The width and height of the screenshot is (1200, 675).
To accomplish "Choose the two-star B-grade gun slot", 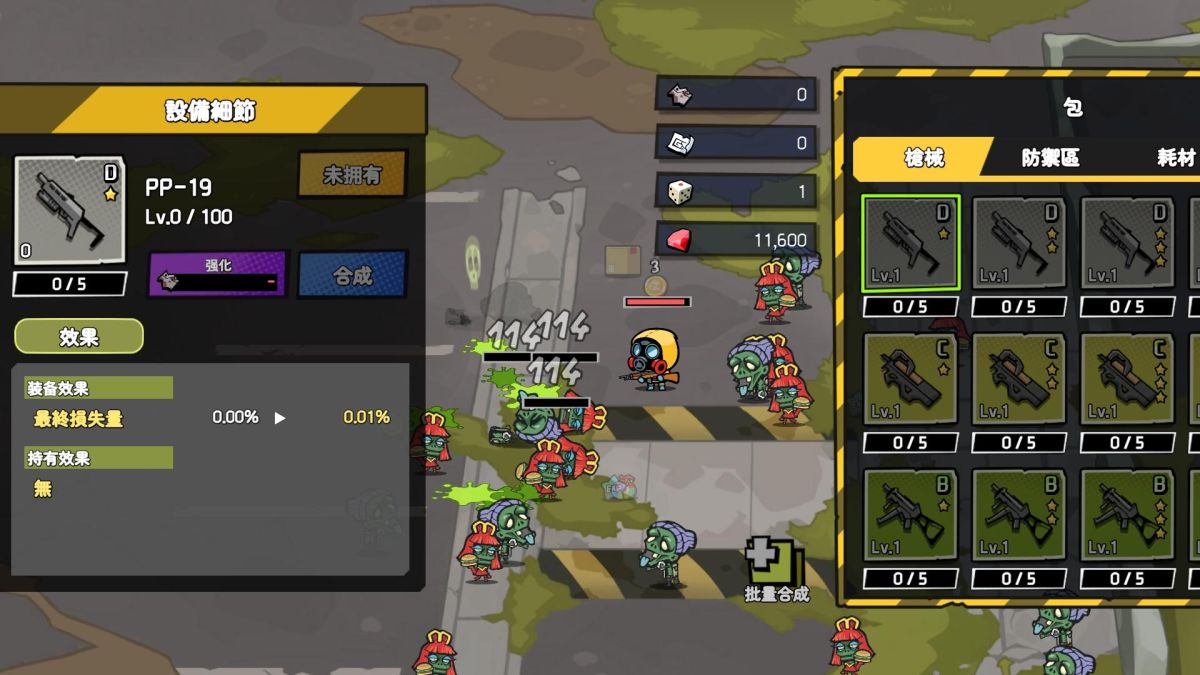I will [1018, 515].
